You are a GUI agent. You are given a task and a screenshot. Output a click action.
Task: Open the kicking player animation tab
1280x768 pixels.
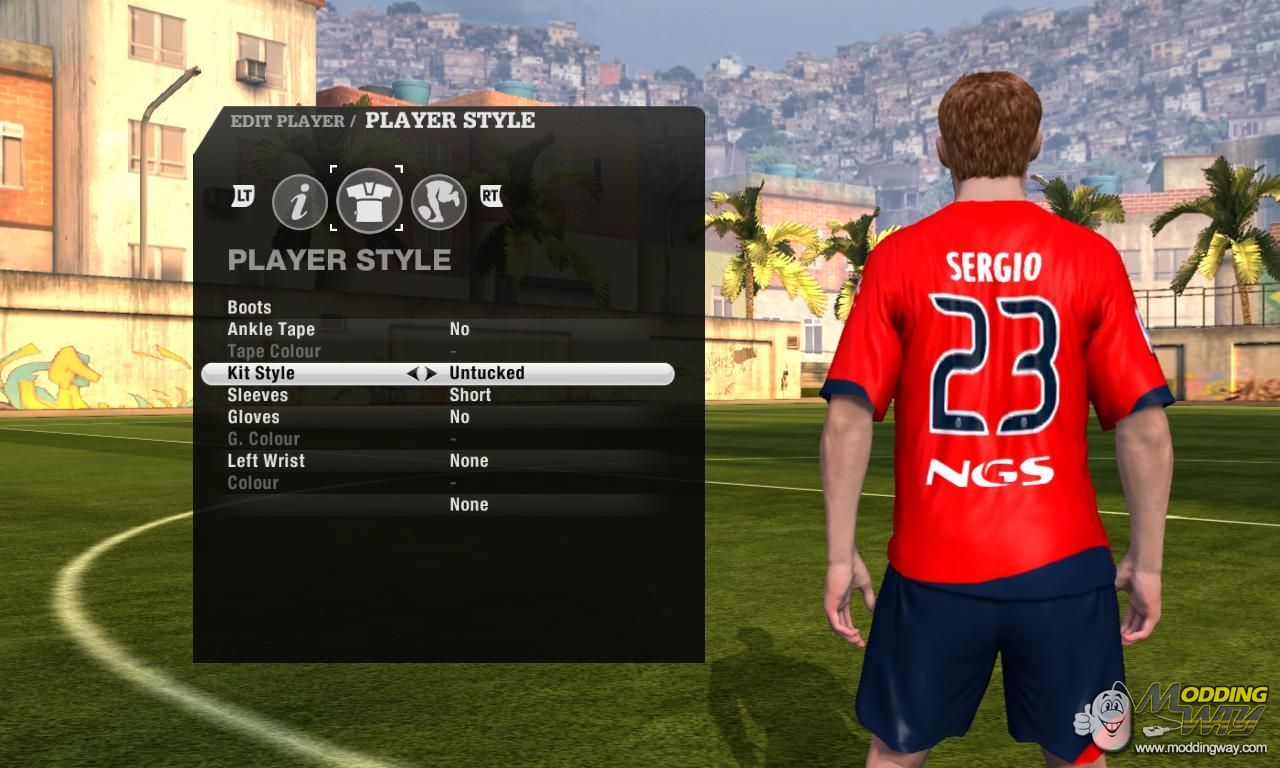(x=439, y=201)
